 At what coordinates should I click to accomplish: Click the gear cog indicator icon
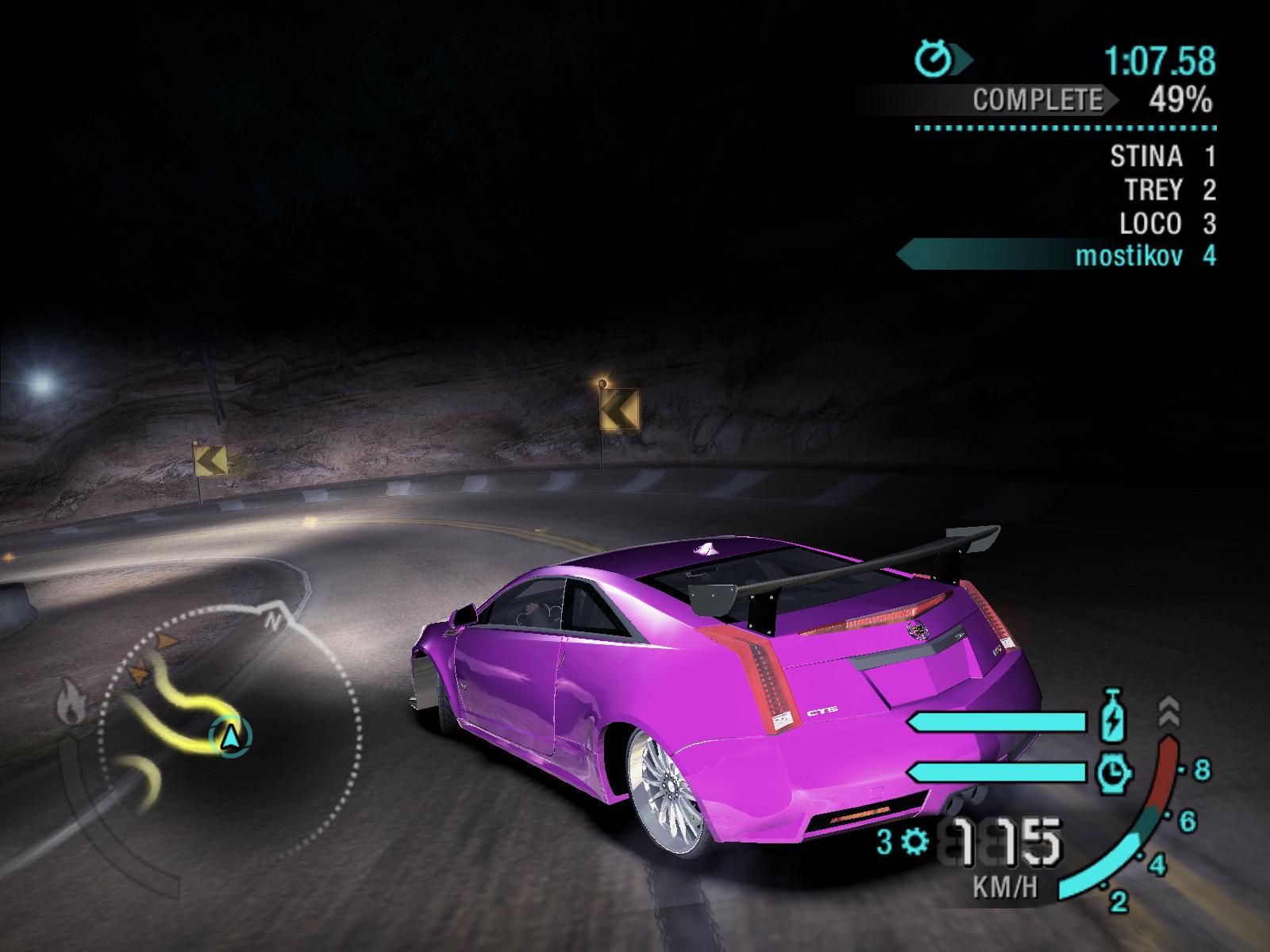coord(916,840)
